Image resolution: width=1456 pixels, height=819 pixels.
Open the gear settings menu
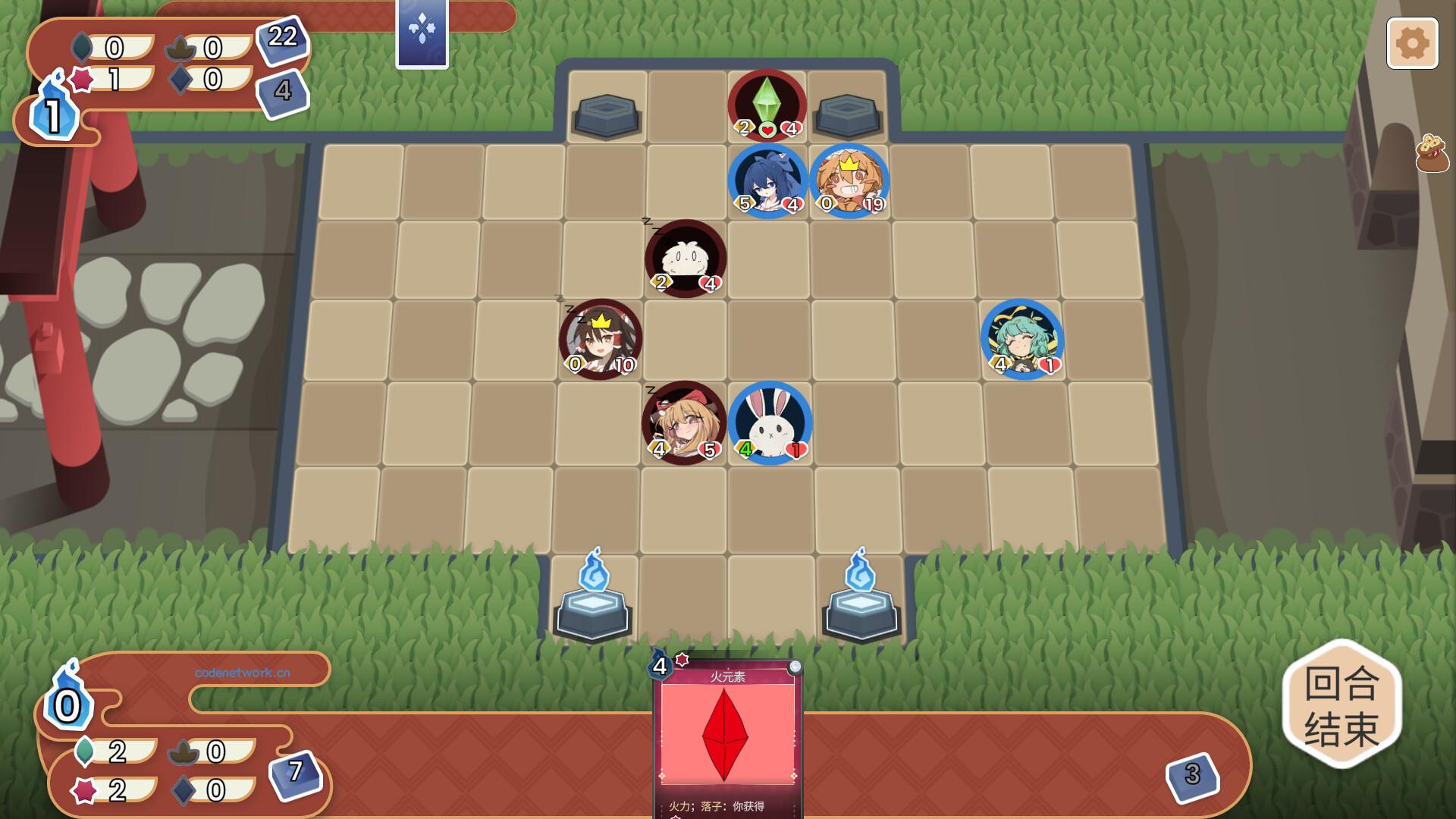point(1412,43)
